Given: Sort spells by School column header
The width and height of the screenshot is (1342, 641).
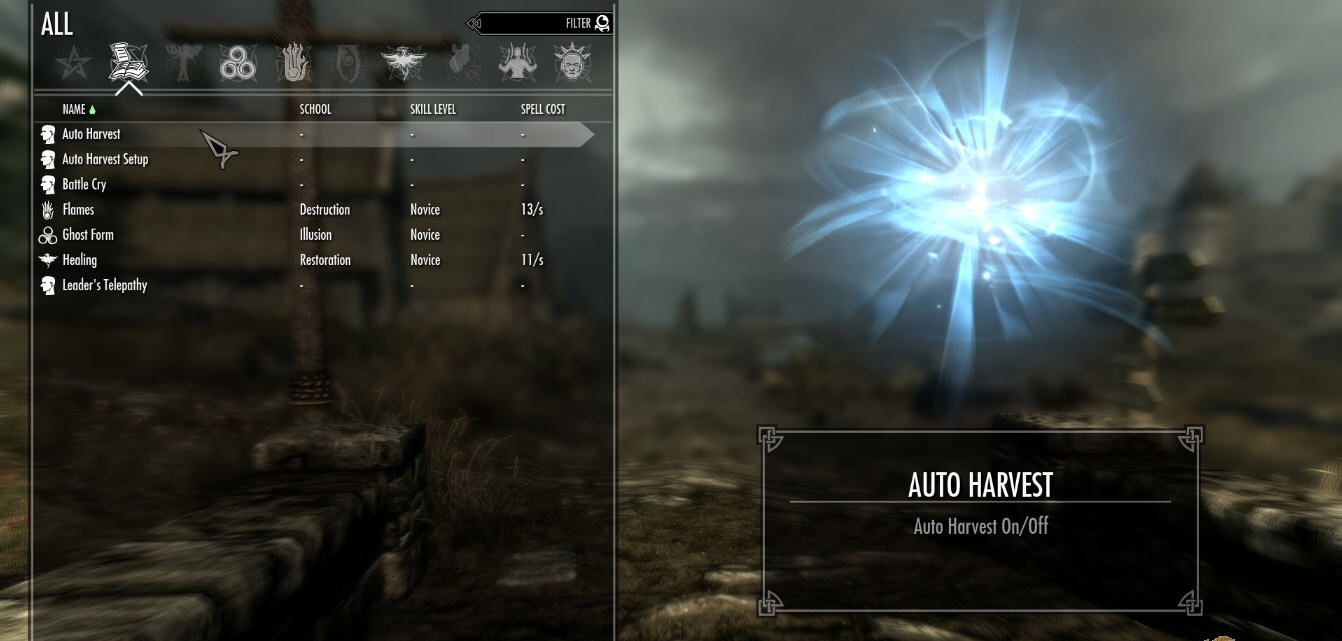Looking at the screenshot, I should coord(315,109).
